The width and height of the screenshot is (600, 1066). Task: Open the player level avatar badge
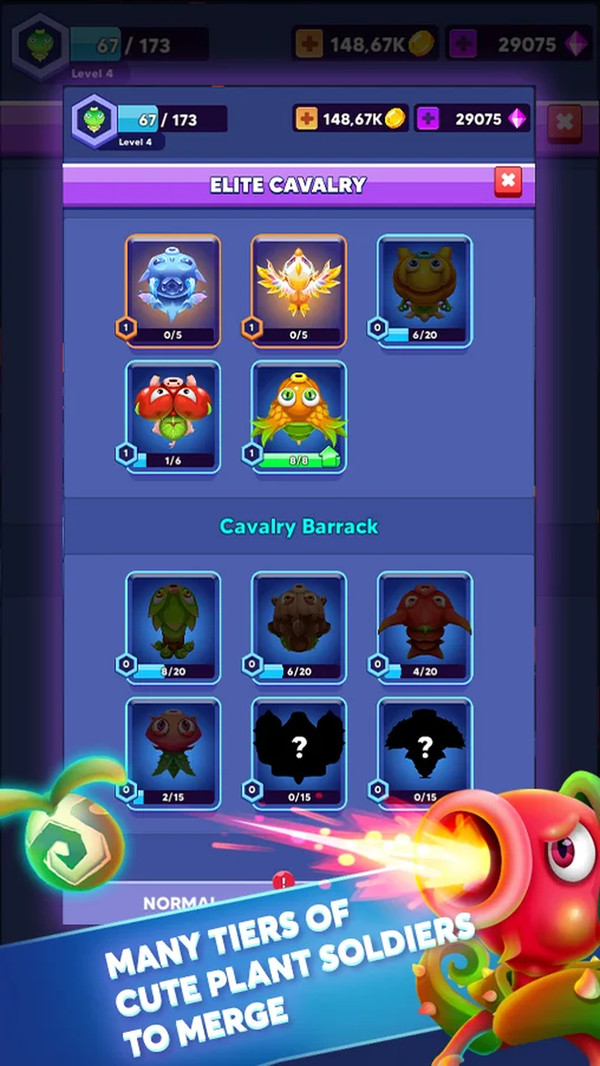point(95,120)
